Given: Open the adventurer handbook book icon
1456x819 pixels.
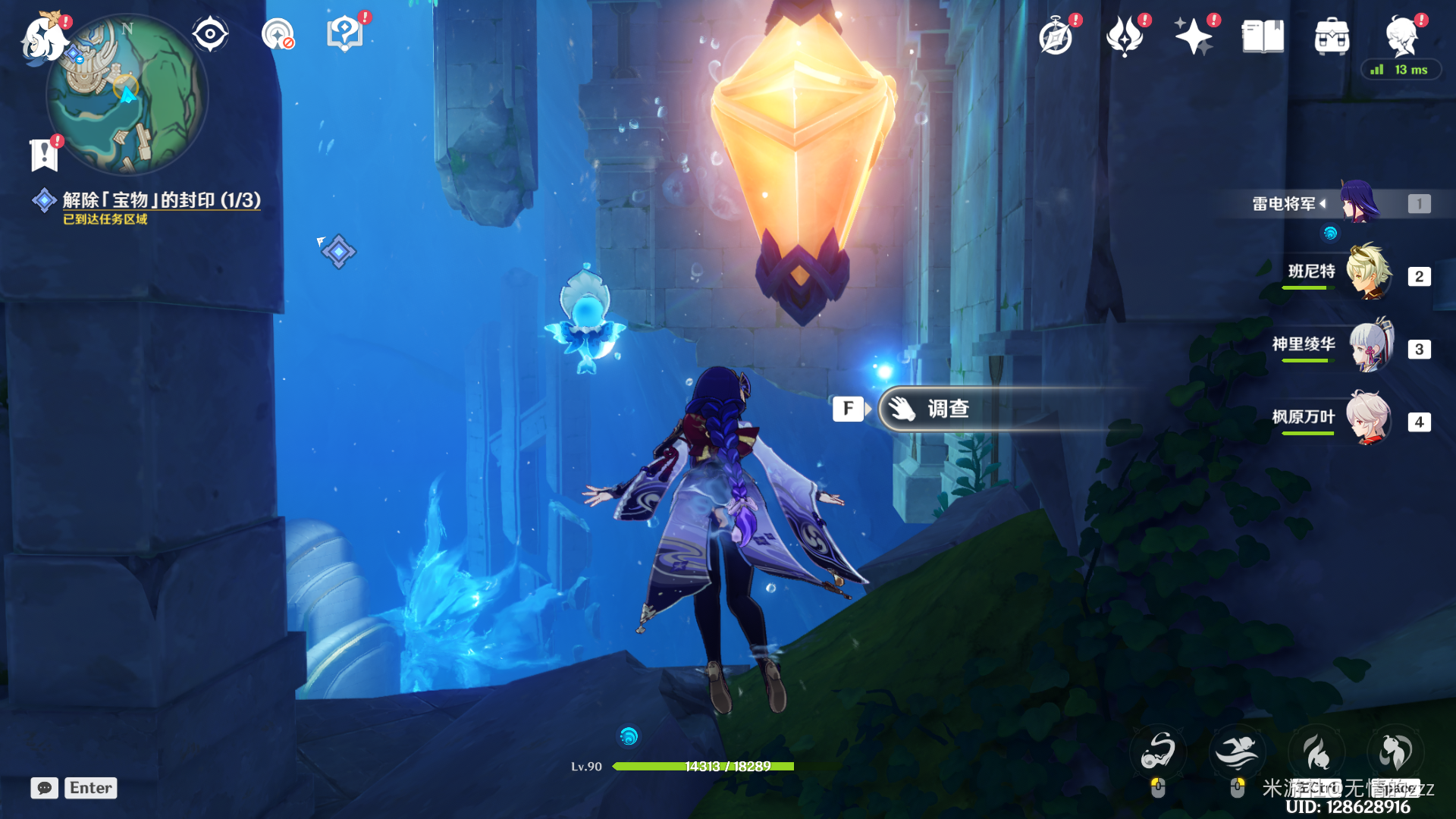Looking at the screenshot, I should point(1263,36).
